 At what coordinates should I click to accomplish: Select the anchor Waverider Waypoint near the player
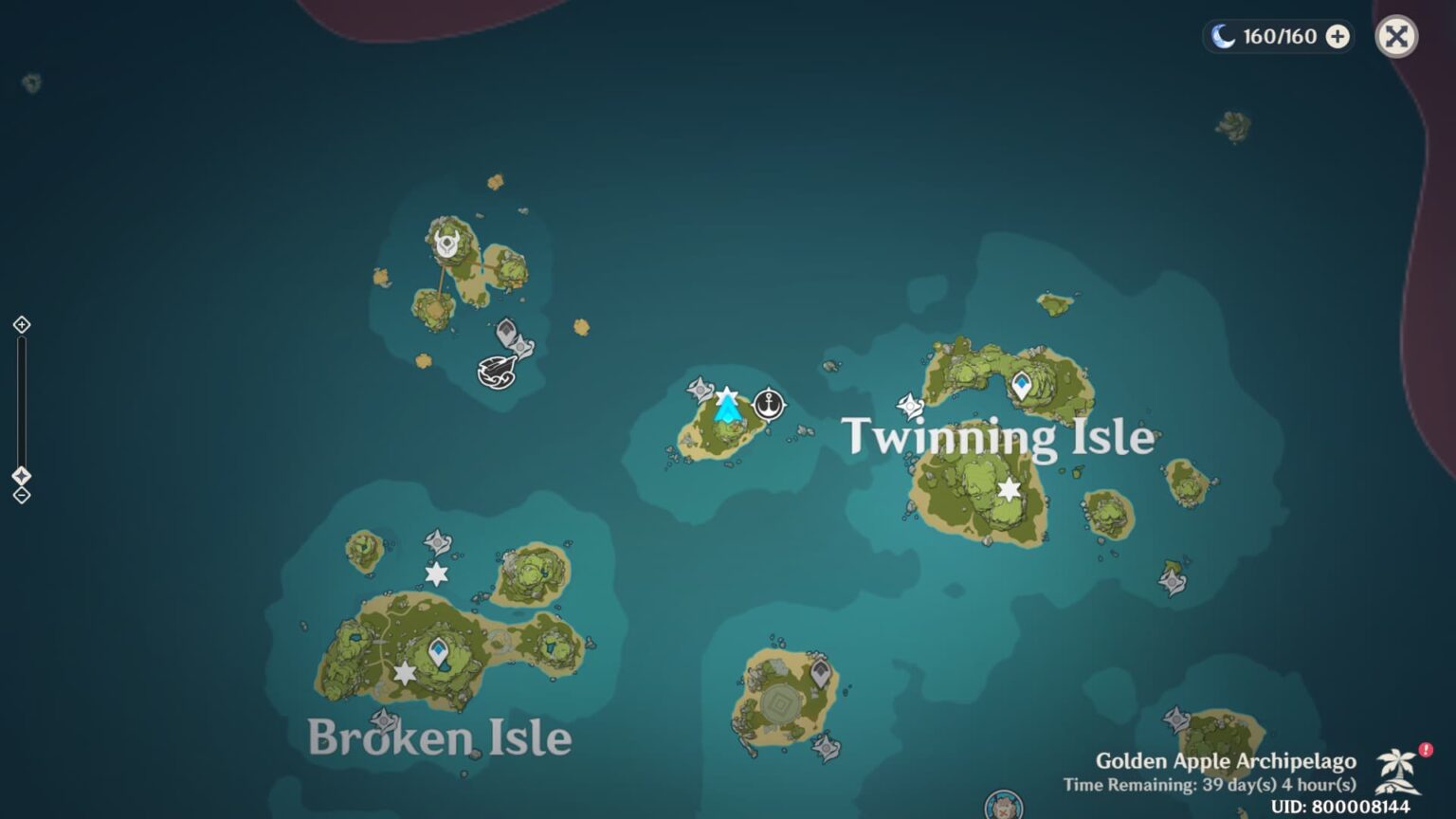(x=768, y=402)
